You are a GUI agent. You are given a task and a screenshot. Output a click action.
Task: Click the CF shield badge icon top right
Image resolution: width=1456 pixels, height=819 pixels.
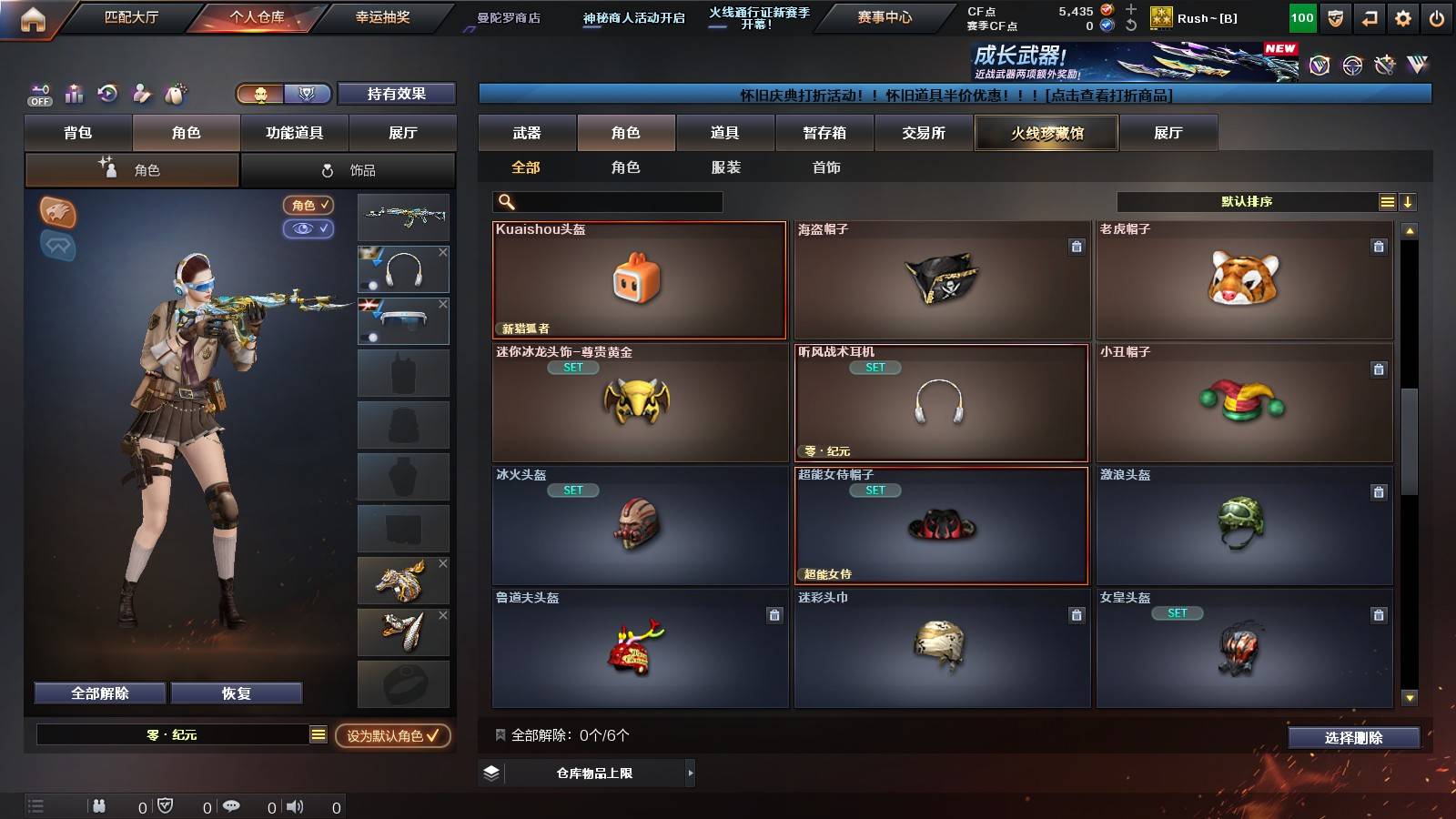click(x=1335, y=17)
